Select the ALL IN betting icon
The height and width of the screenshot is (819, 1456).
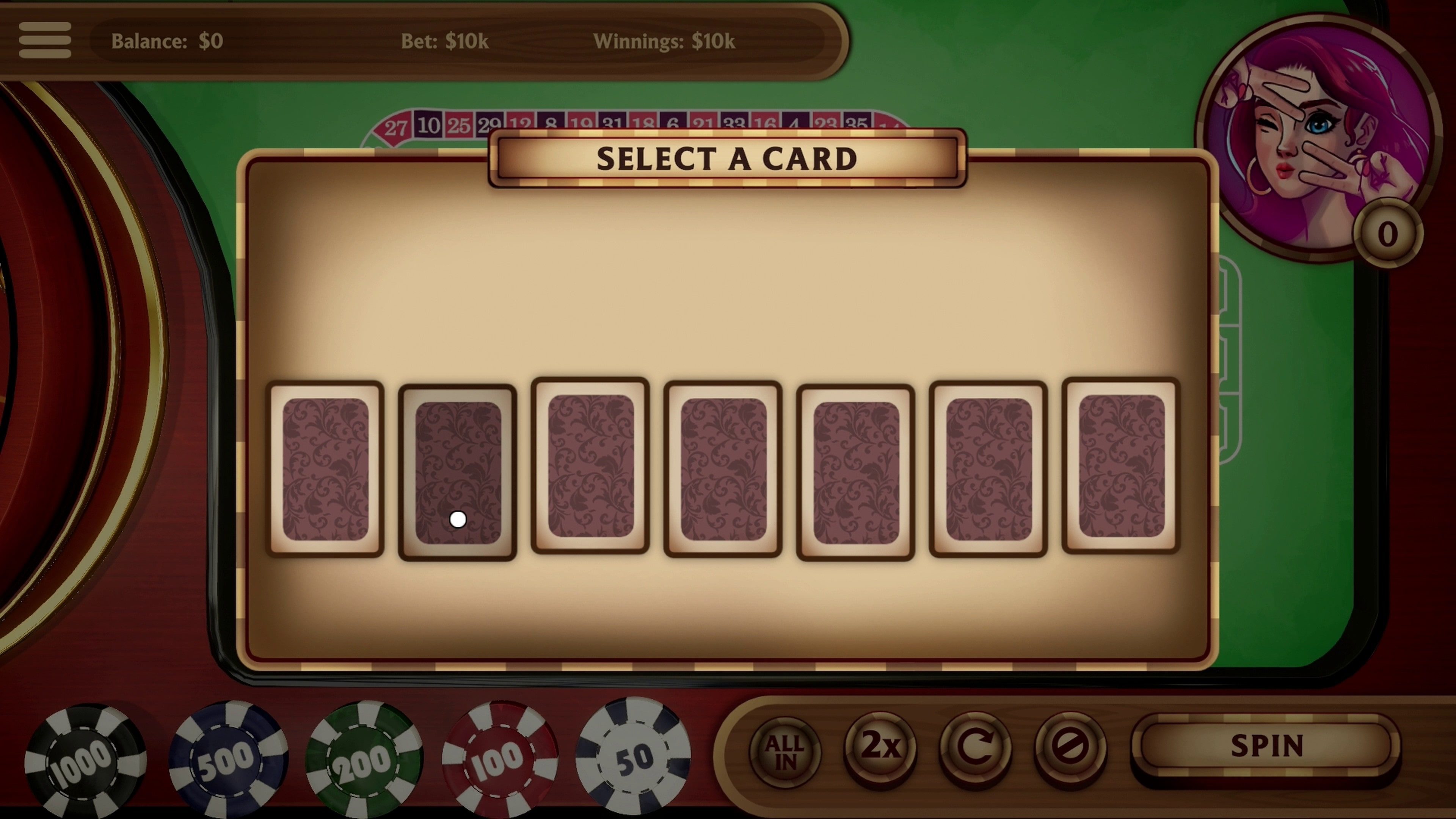click(x=785, y=750)
